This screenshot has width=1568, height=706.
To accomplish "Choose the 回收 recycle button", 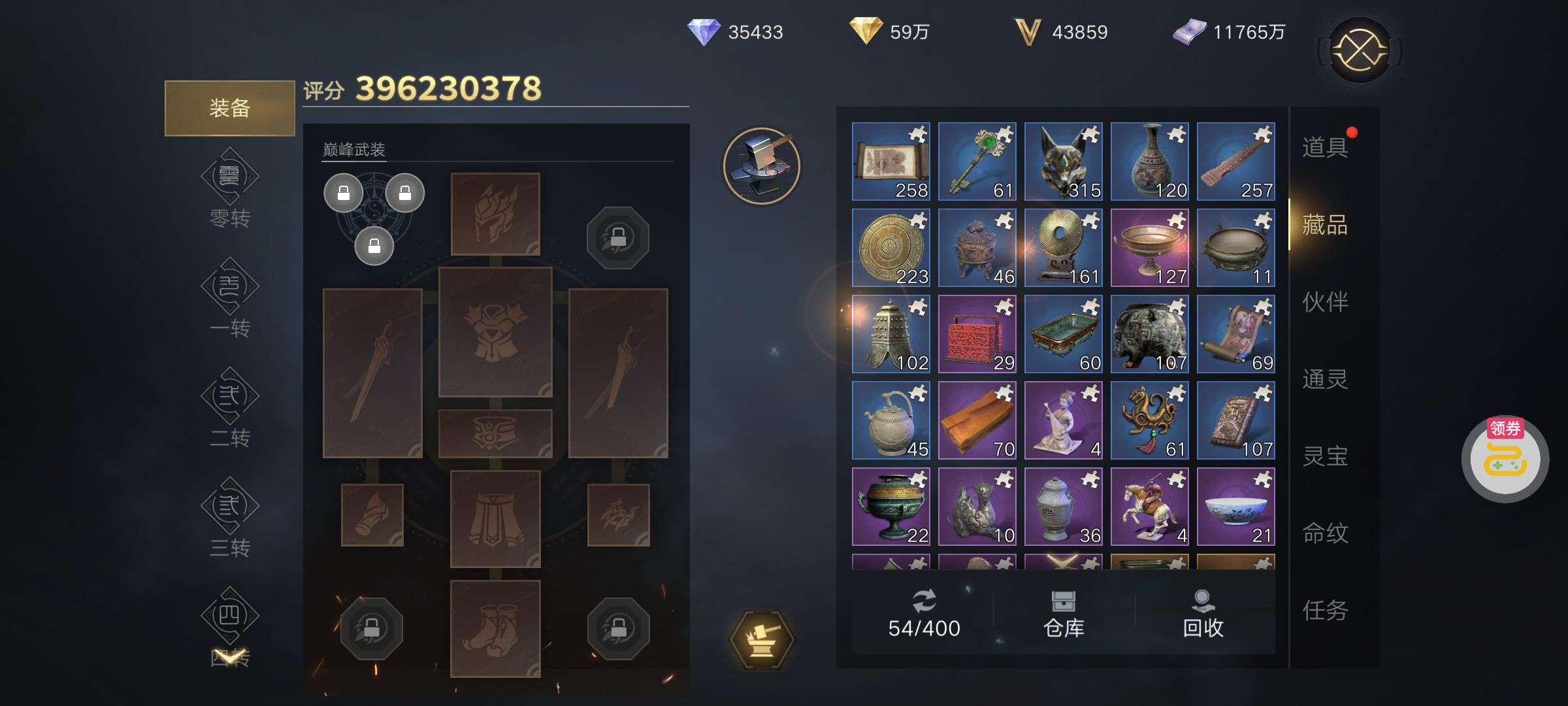I will coord(1203,614).
